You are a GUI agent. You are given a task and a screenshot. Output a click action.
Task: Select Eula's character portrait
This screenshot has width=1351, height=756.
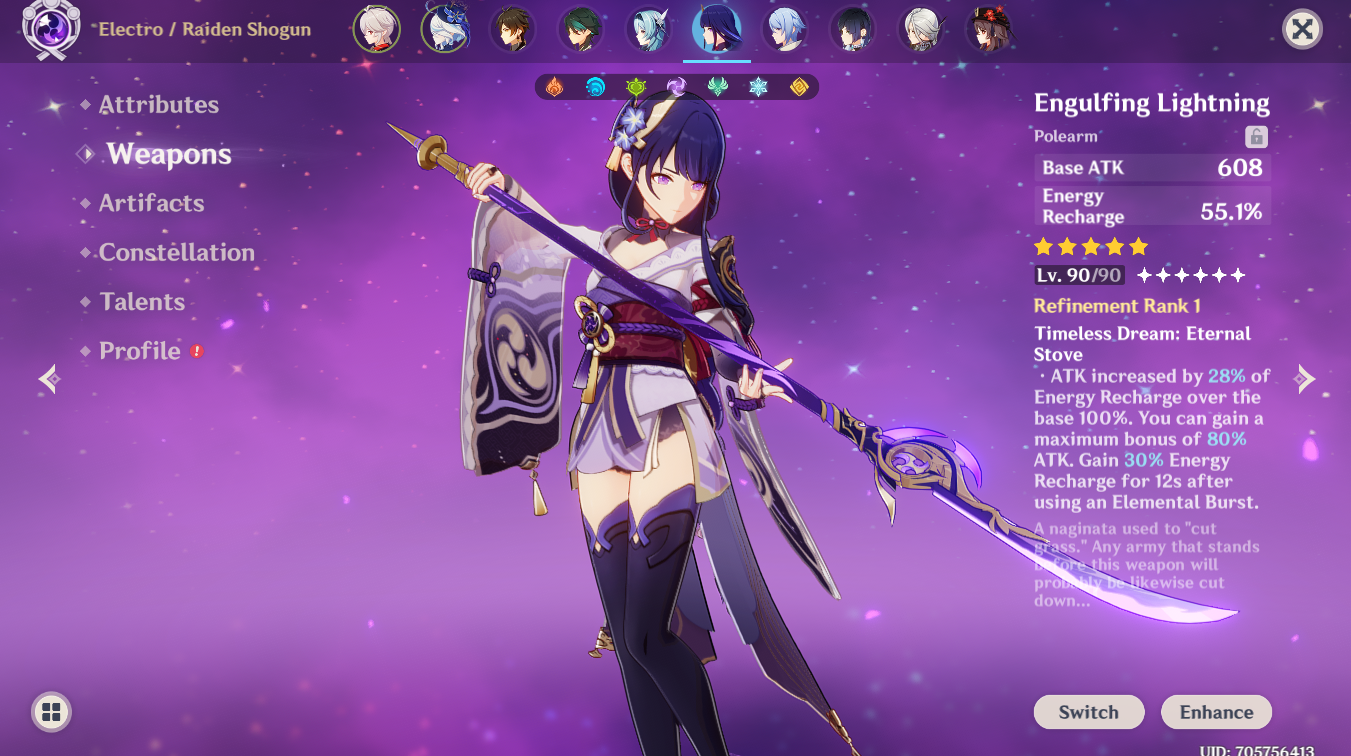click(649, 29)
